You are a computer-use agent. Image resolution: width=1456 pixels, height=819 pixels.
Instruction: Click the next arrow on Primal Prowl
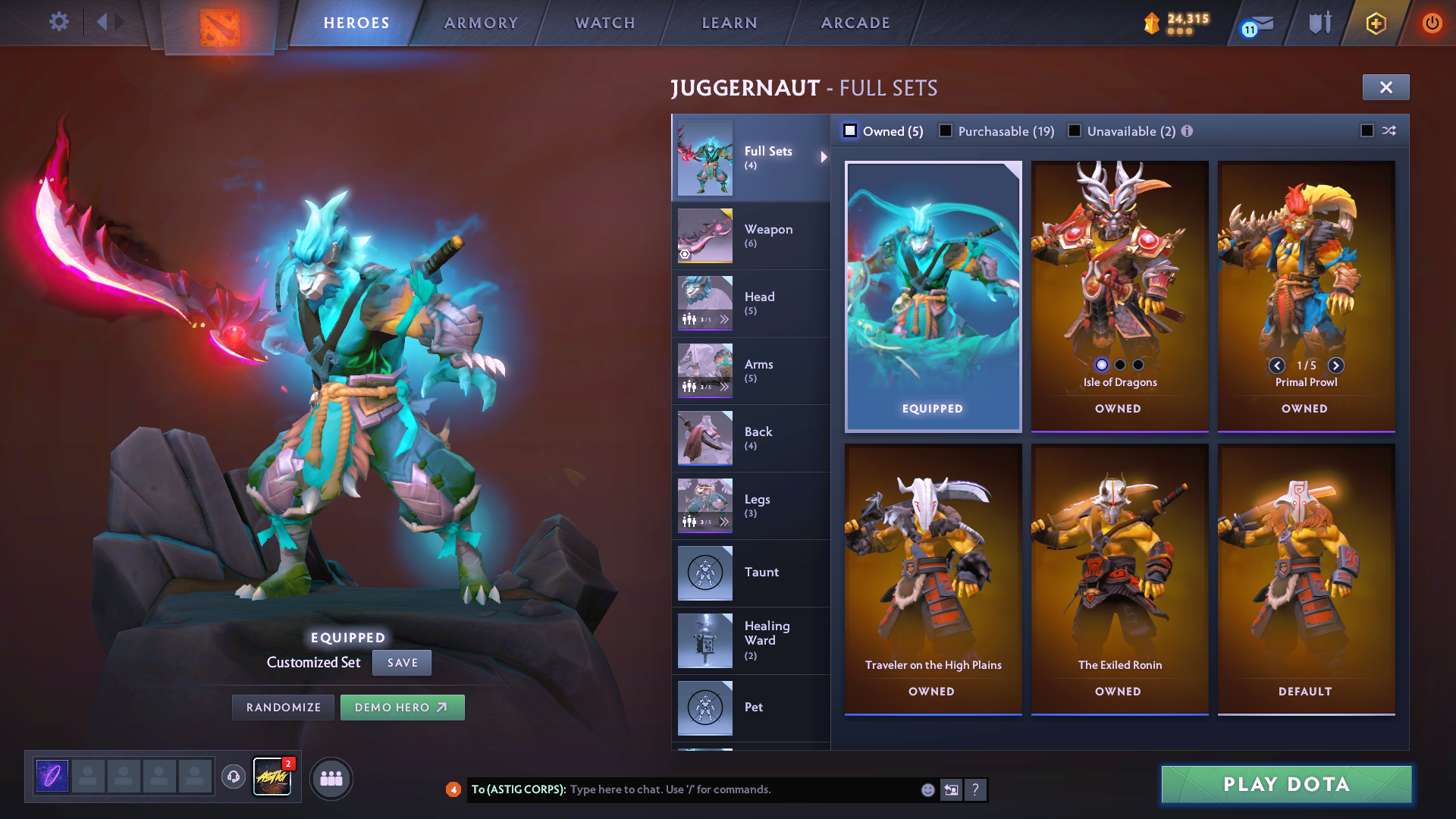pyautogui.click(x=1336, y=366)
